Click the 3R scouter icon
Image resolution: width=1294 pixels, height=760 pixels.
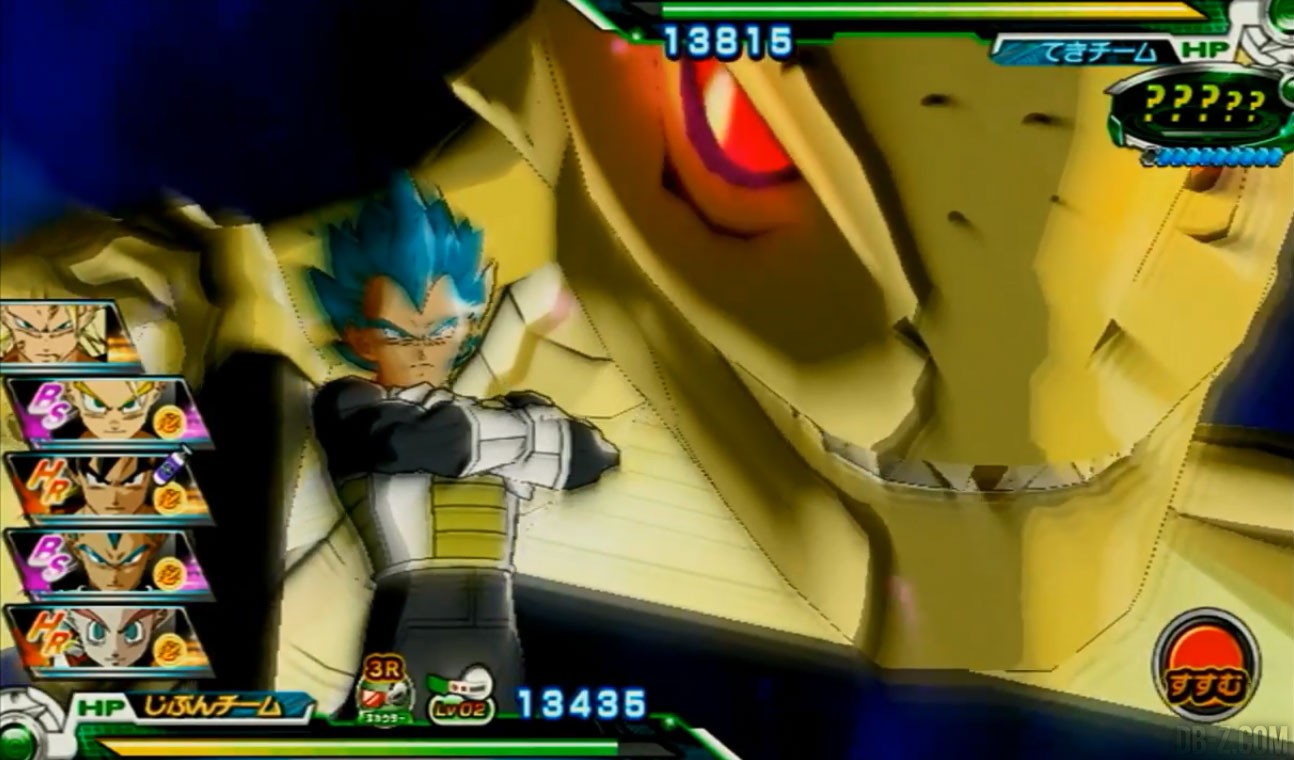(386, 686)
